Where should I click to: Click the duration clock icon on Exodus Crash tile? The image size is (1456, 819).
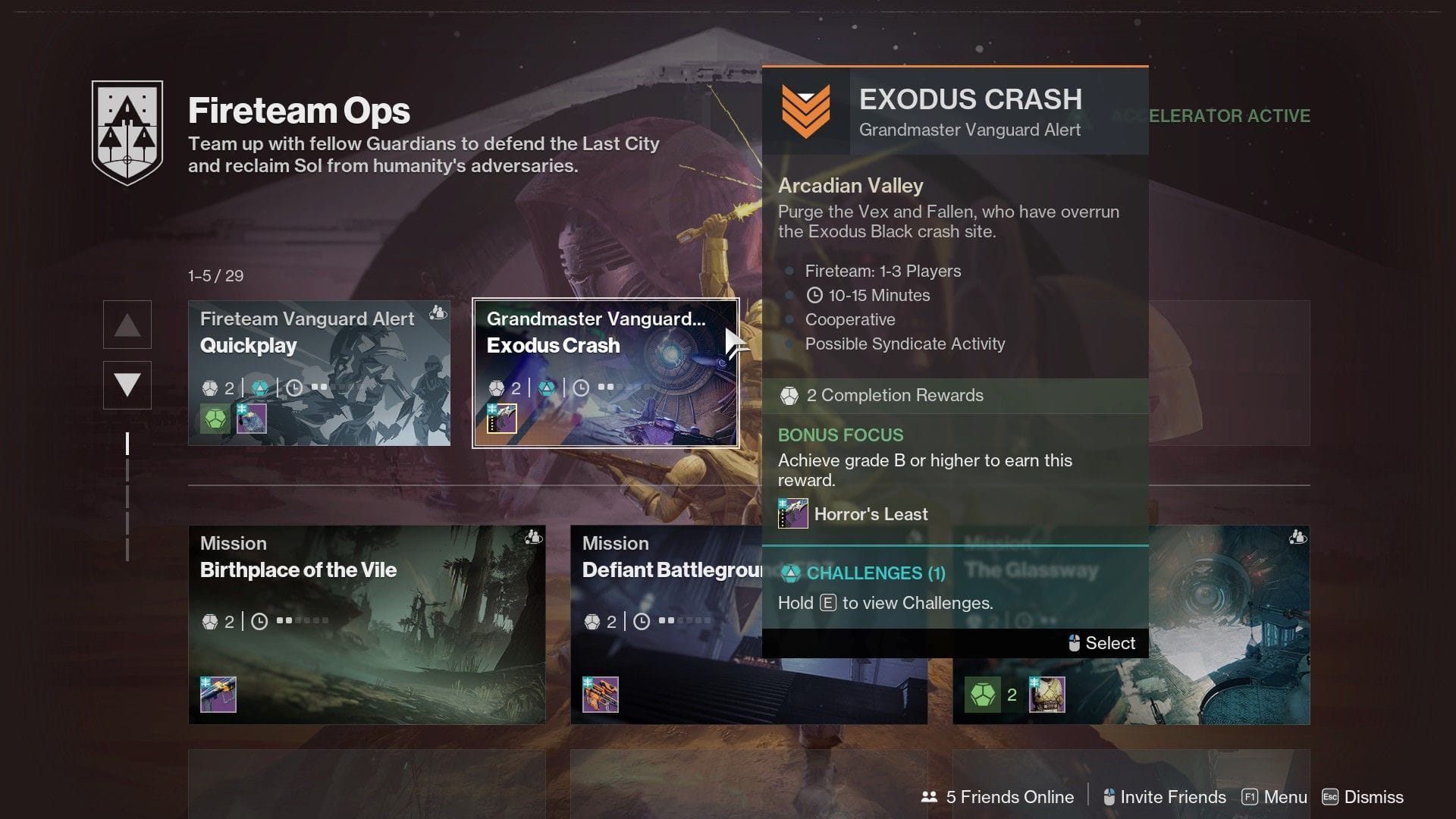[579, 388]
